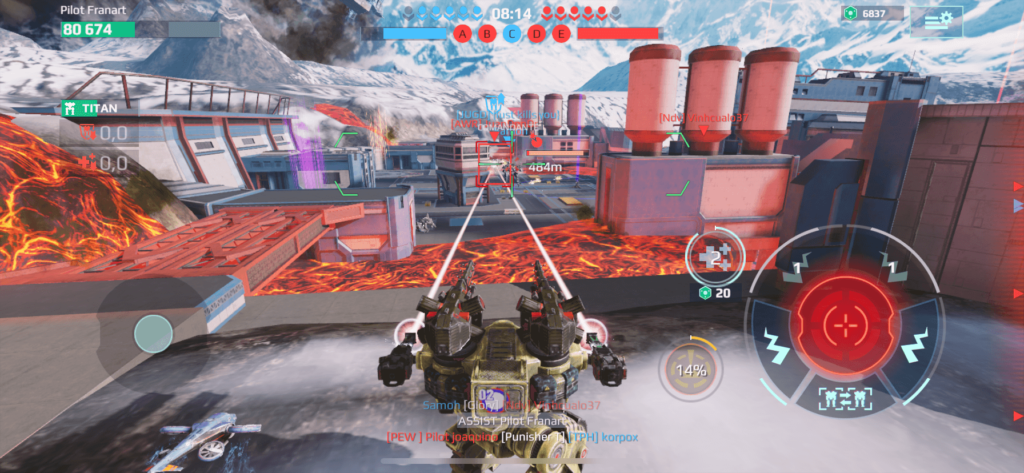Screen dimensions: 1024x473
Task: Fire the lower-right lightning weapon segment
Action: [913, 343]
